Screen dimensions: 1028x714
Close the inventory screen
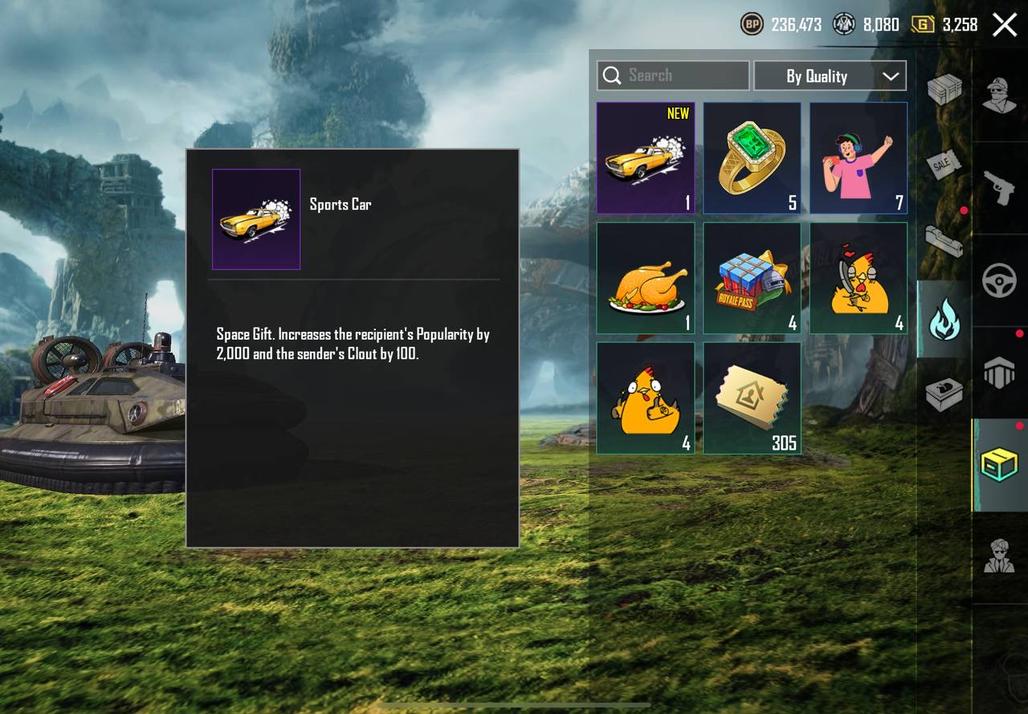(x=1004, y=25)
